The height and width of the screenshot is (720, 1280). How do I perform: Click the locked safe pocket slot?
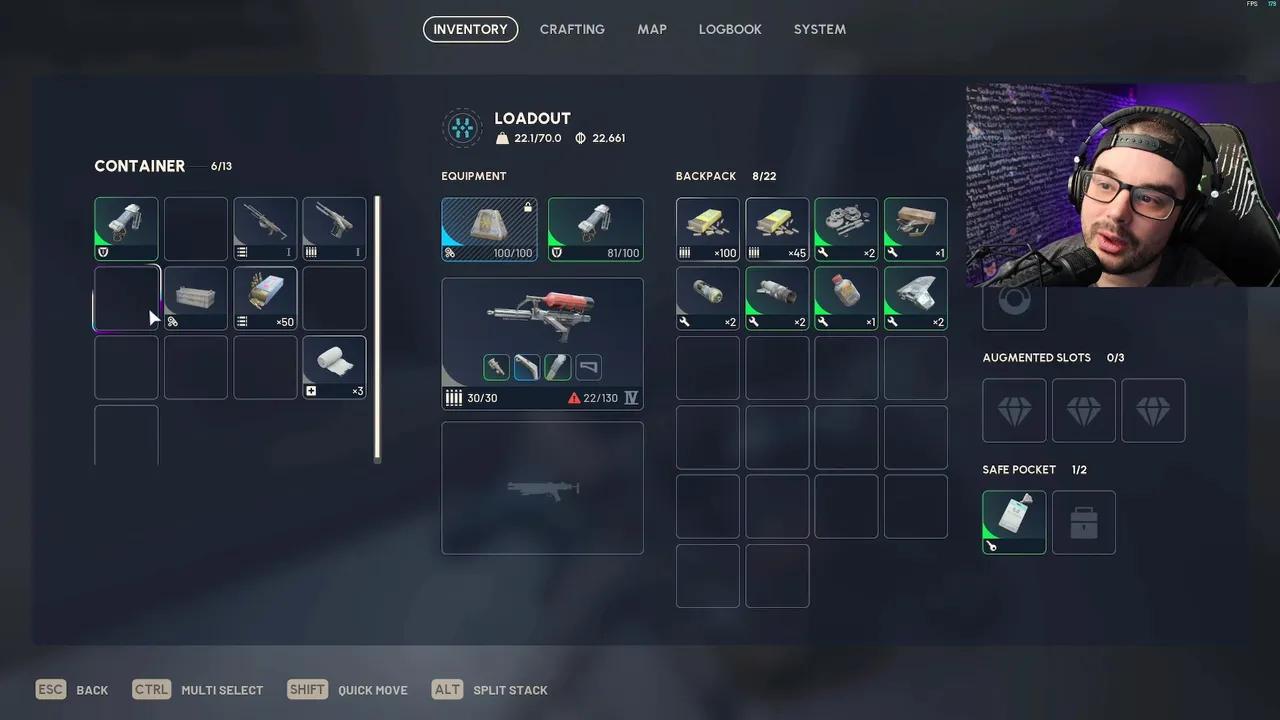click(1084, 522)
